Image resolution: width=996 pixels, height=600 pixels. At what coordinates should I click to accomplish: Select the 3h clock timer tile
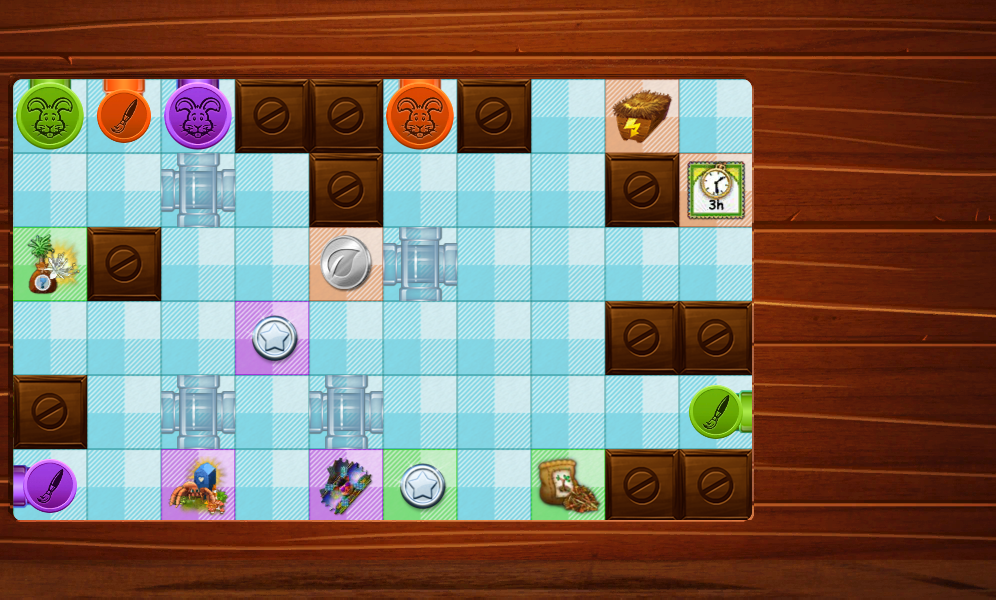716,190
